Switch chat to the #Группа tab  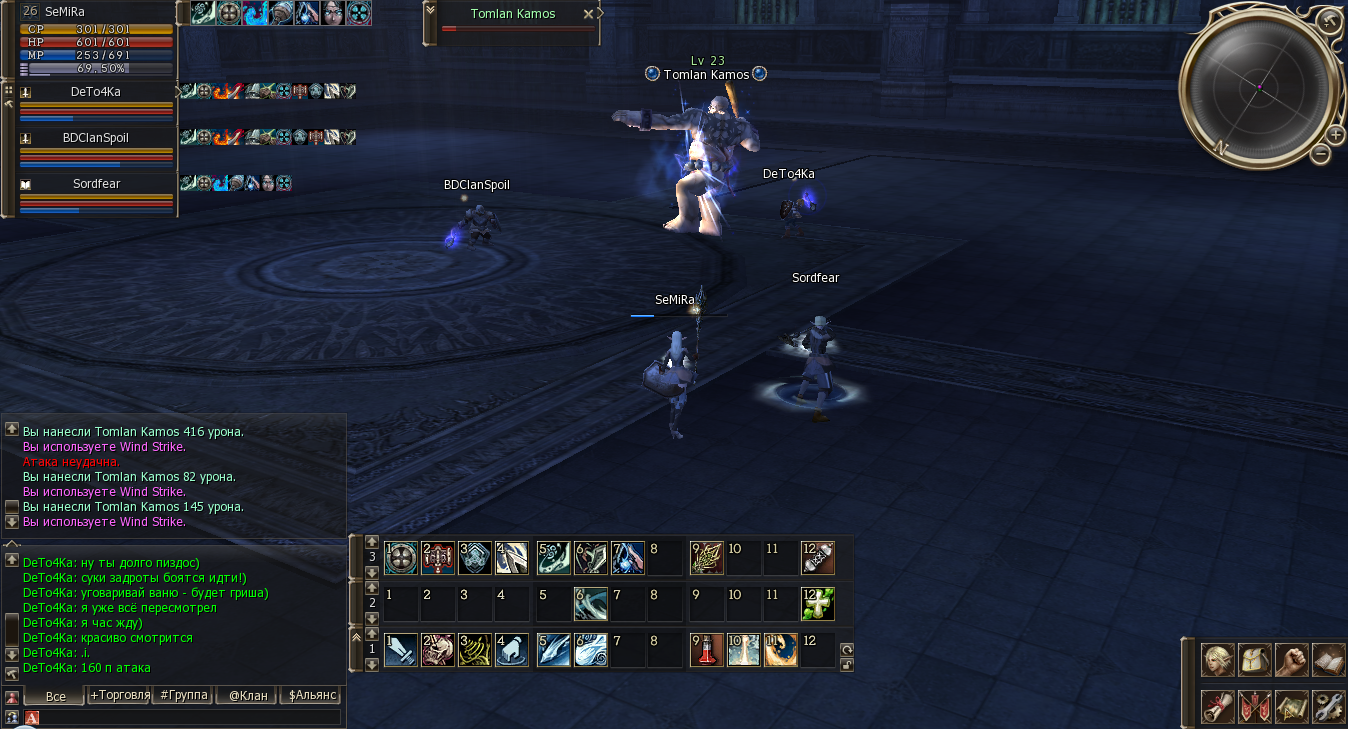pos(184,695)
